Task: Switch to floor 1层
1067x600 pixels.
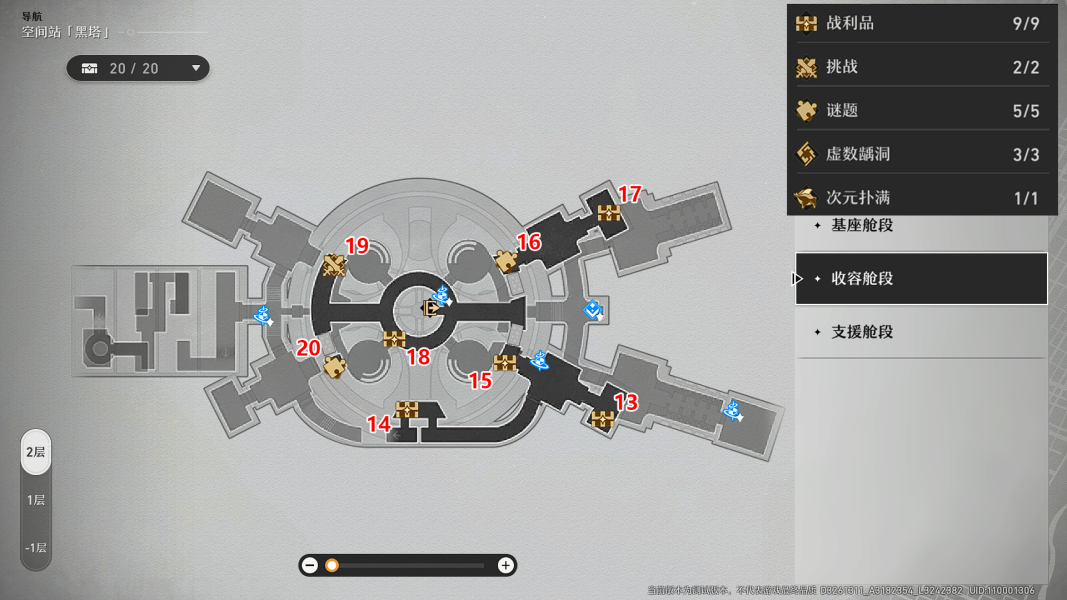Action: tap(36, 500)
